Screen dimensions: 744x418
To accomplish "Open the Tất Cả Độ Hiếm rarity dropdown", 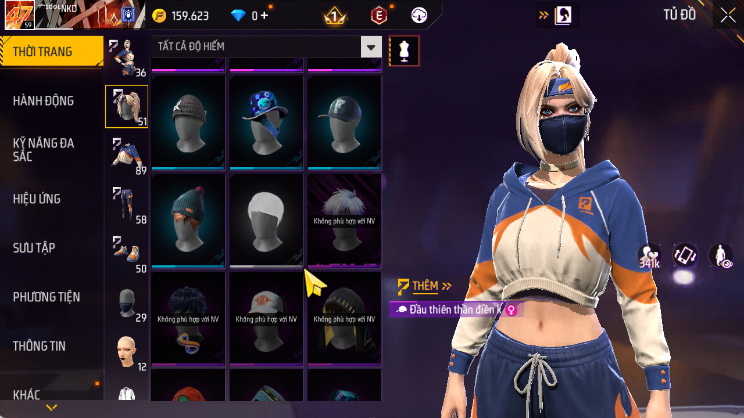I will (267, 47).
